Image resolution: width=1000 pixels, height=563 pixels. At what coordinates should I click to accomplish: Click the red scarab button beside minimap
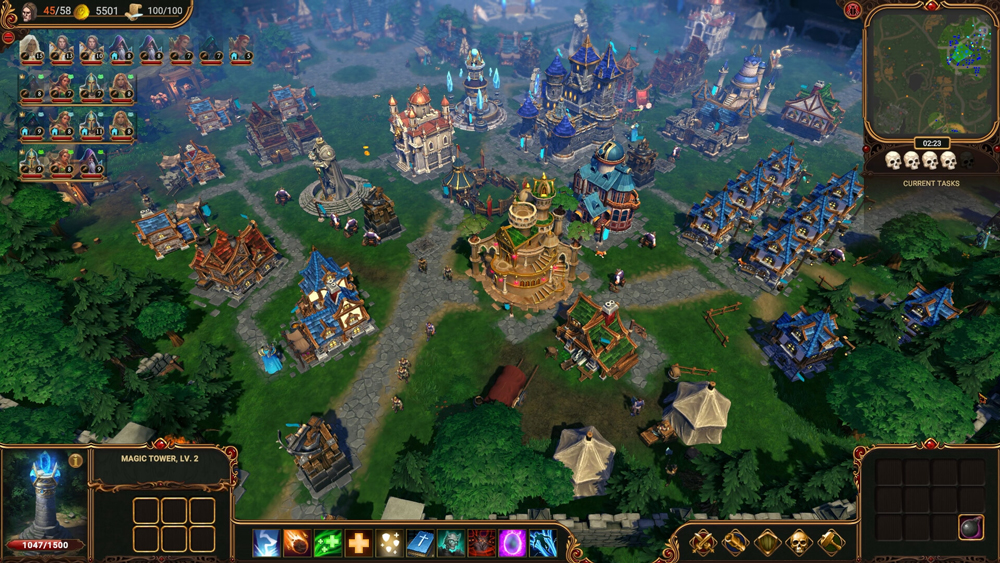click(853, 10)
